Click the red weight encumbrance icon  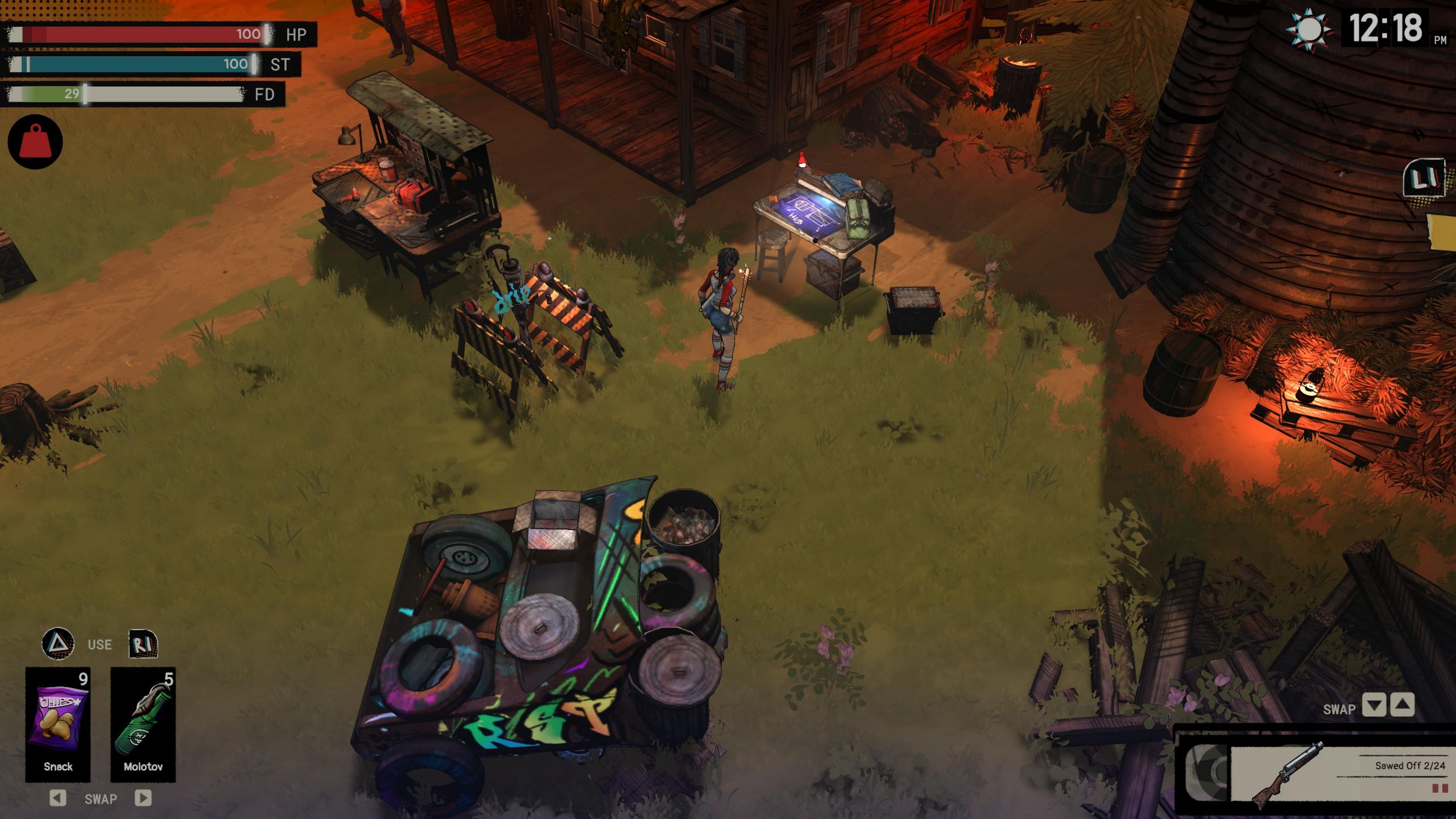[35, 142]
